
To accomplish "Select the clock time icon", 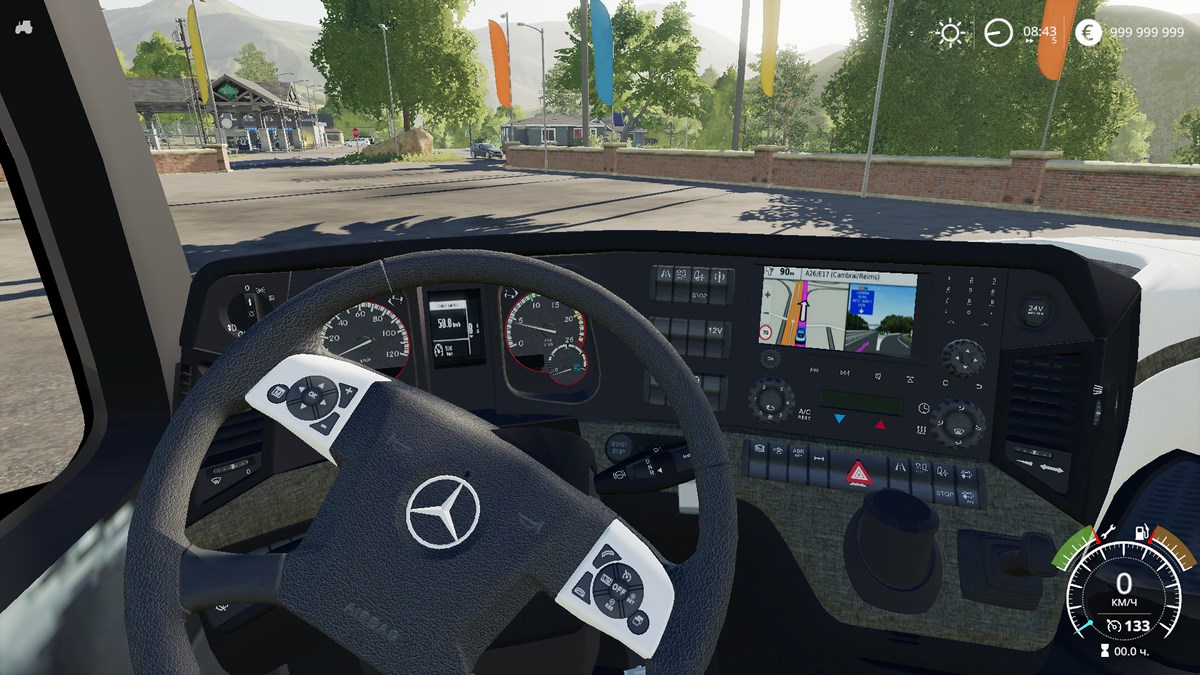I will click(x=997, y=33).
